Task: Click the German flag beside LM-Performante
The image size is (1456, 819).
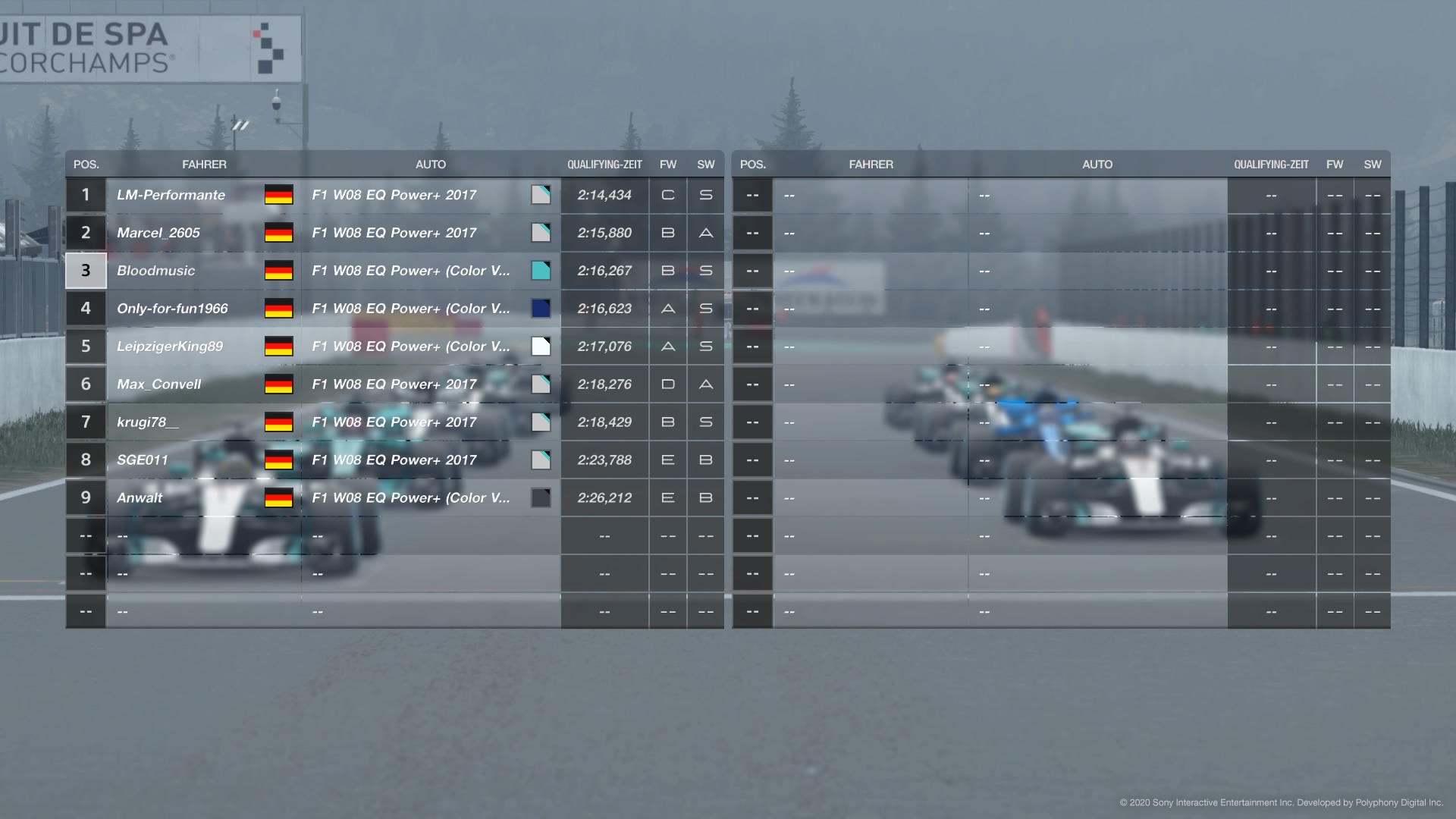Action: tap(280, 195)
